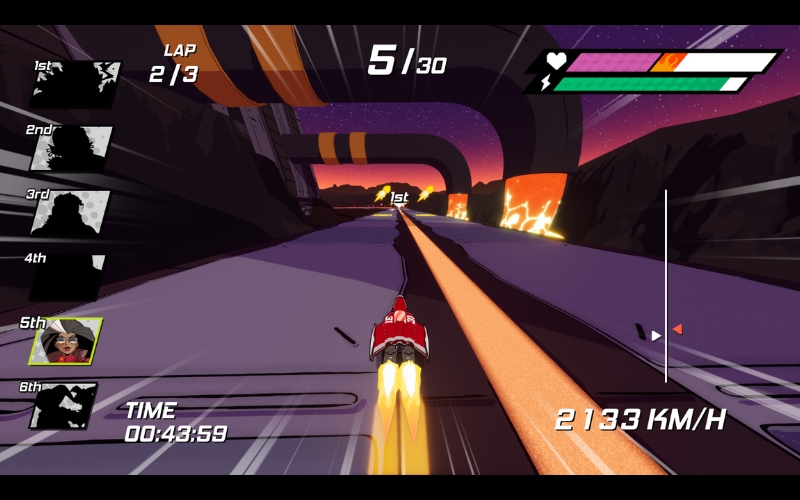Select the 4th place racer silhouette
This screenshot has width=800, height=500.
[x=68, y=277]
